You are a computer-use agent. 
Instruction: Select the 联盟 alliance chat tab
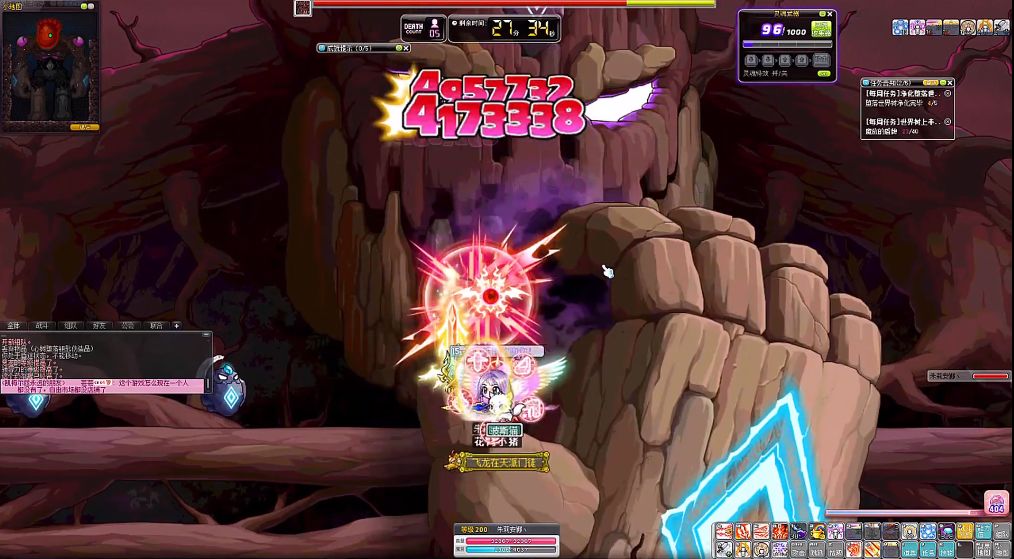(x=156, y=325)
